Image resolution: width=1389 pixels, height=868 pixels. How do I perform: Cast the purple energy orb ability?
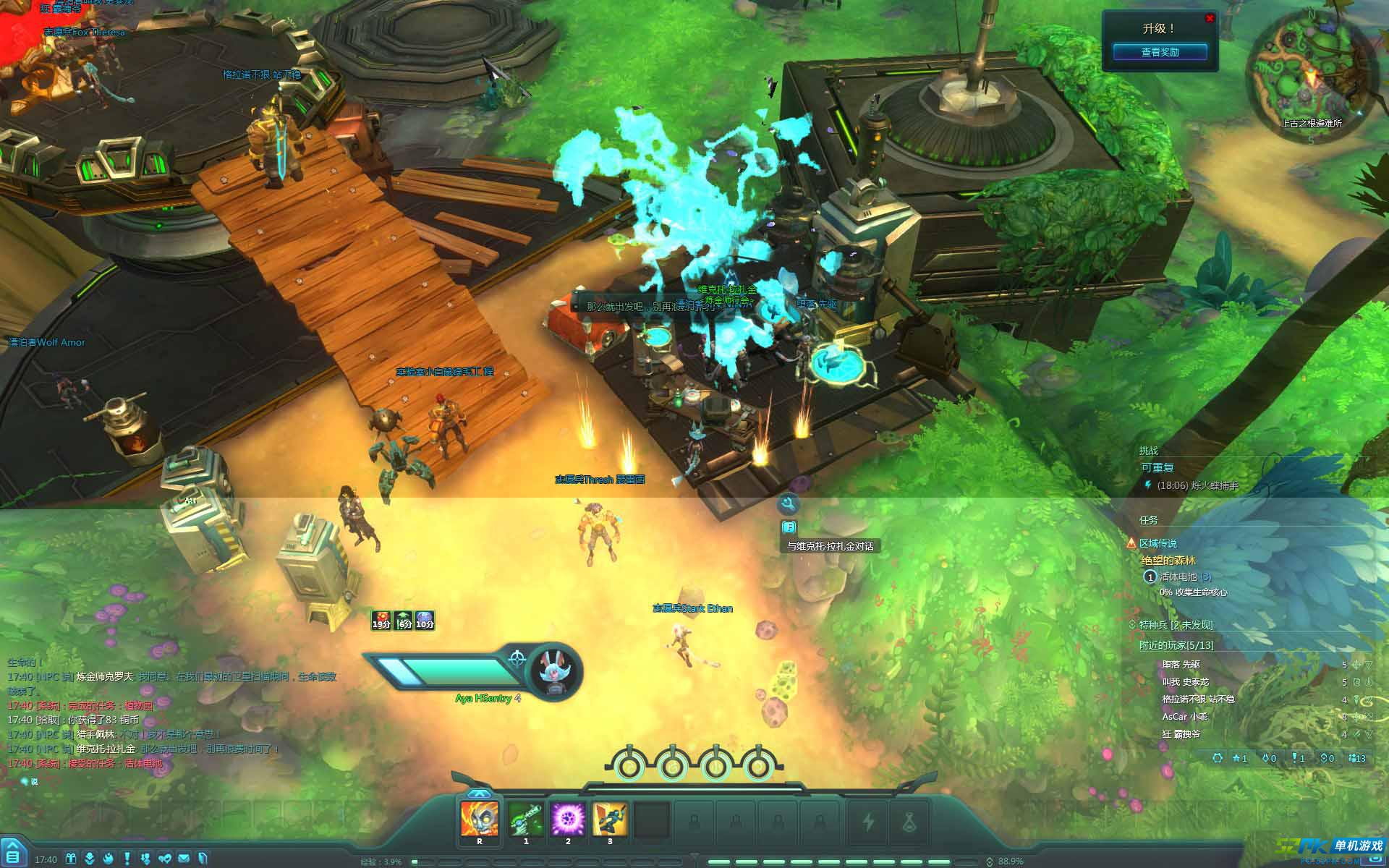pos(567,818)
